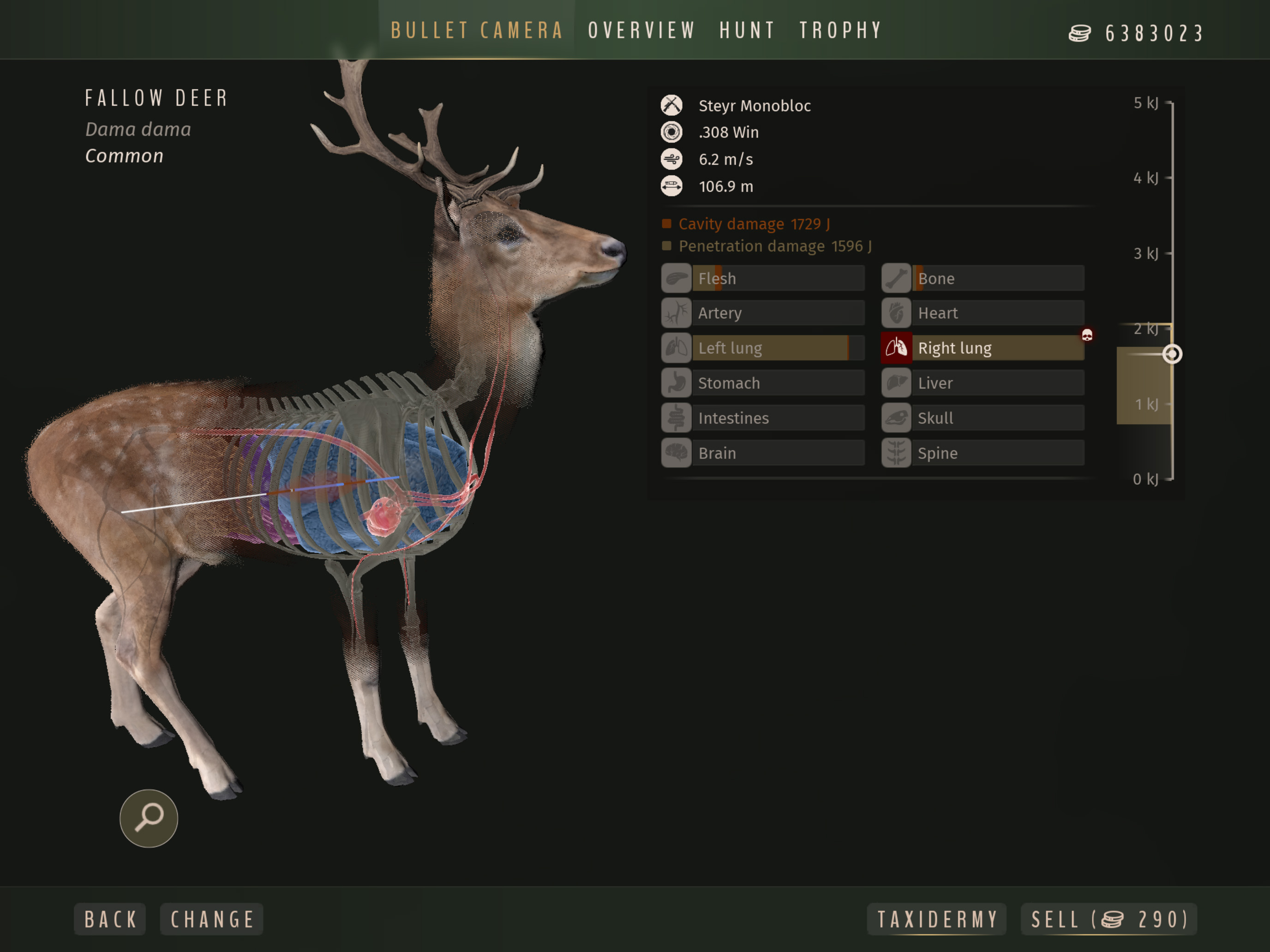This screenshot has width=1270, height=952.
Task: Send the deer to Taxidermy
Action: pyautogui.click(x=936, y=919)
